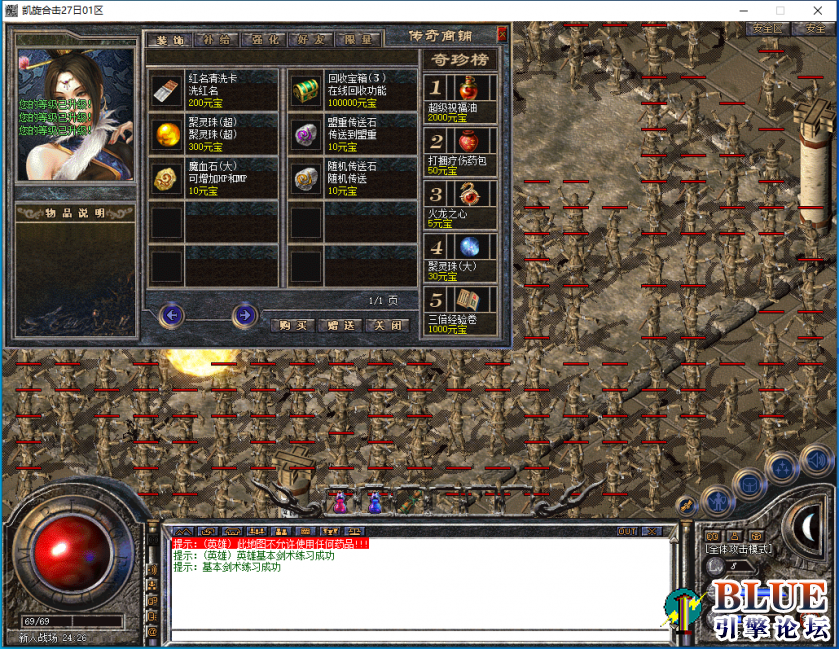
Task: Close shop window using red X
Action: tap(502, 33)
